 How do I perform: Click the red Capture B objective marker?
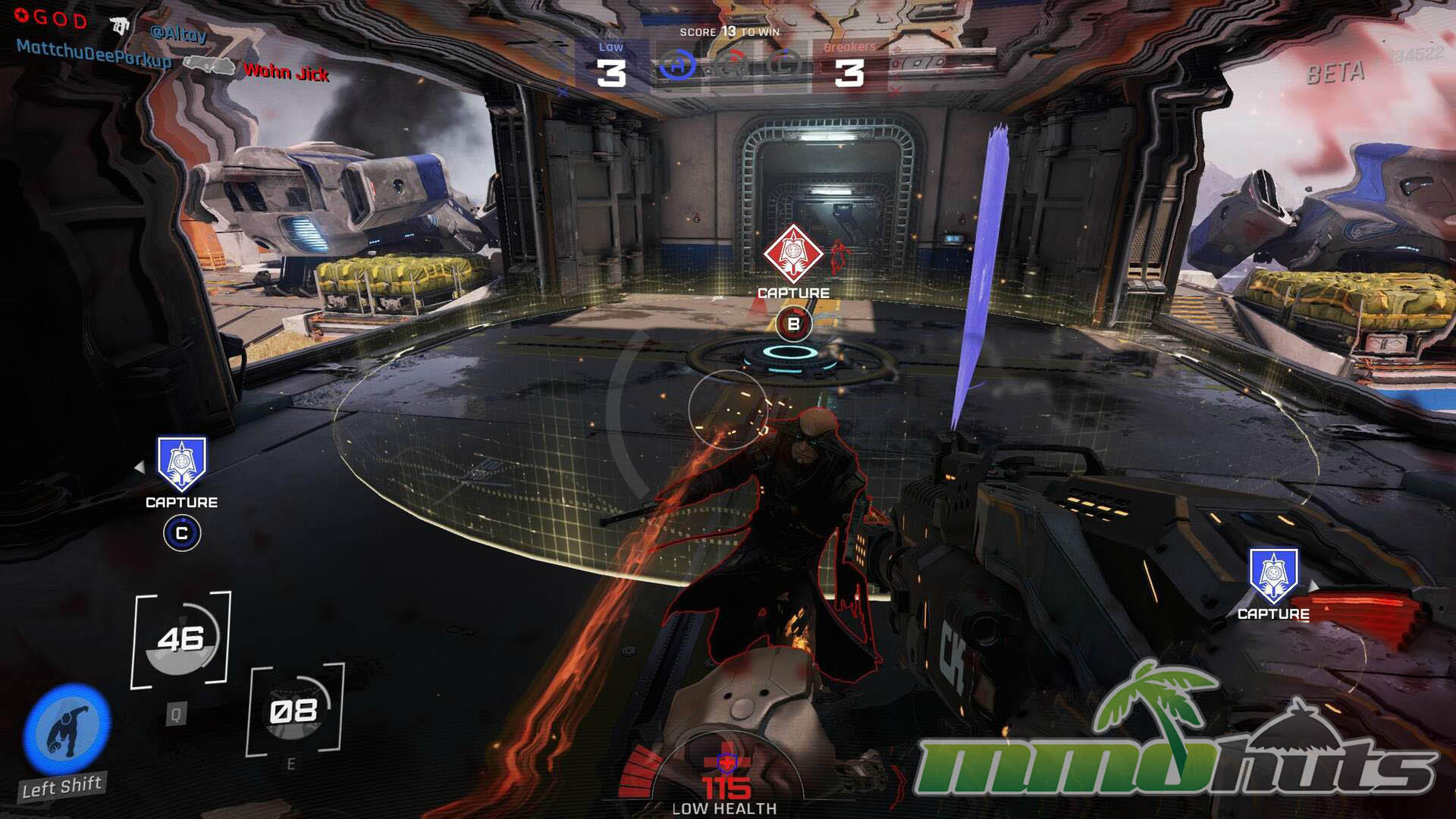click(x=792, y=254)
